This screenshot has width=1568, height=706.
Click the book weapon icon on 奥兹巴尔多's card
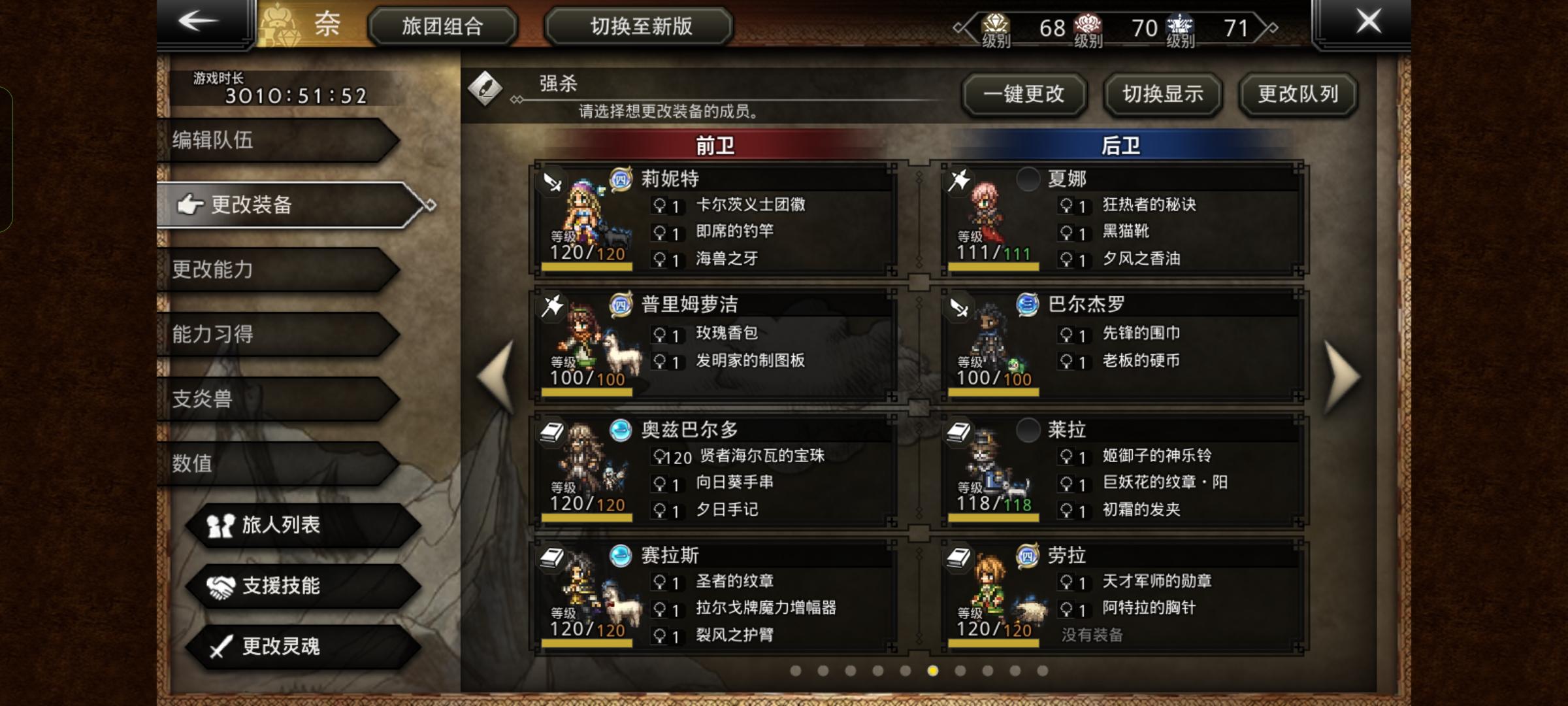tap(551, 433)
